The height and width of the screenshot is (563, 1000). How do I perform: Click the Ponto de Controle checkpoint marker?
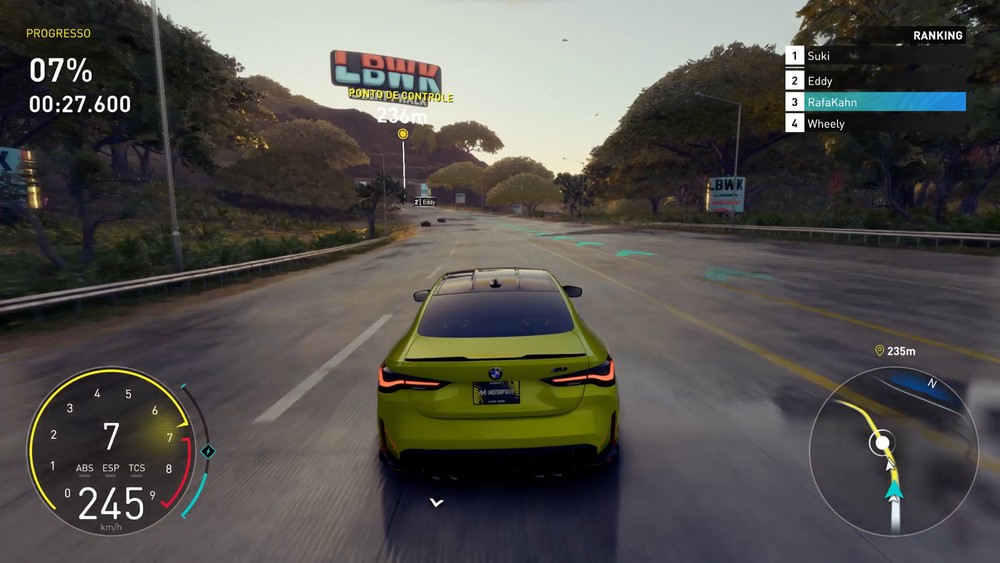coord(403,133)
